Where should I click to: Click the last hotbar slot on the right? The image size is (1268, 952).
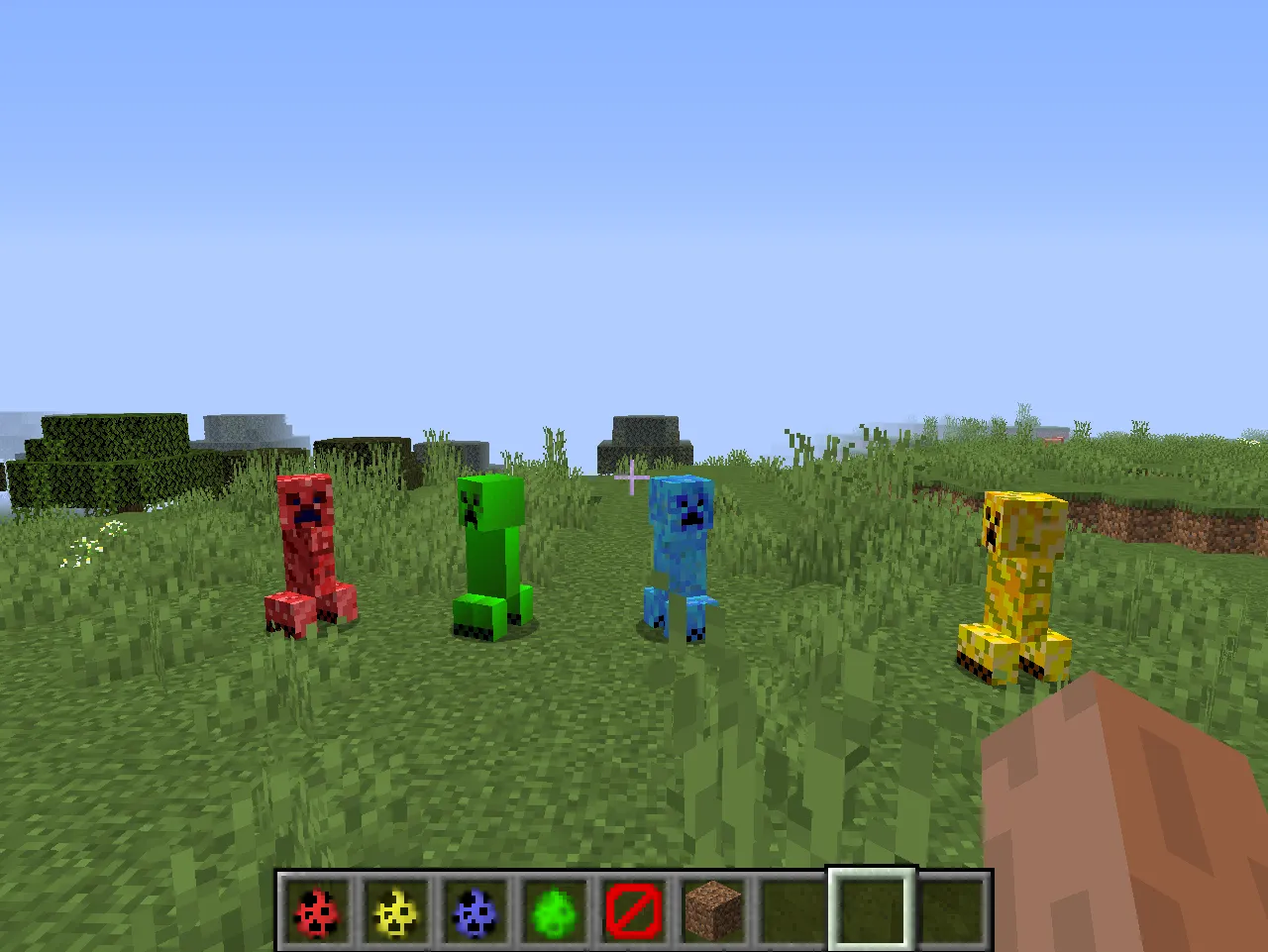click(x=950, y=913)
